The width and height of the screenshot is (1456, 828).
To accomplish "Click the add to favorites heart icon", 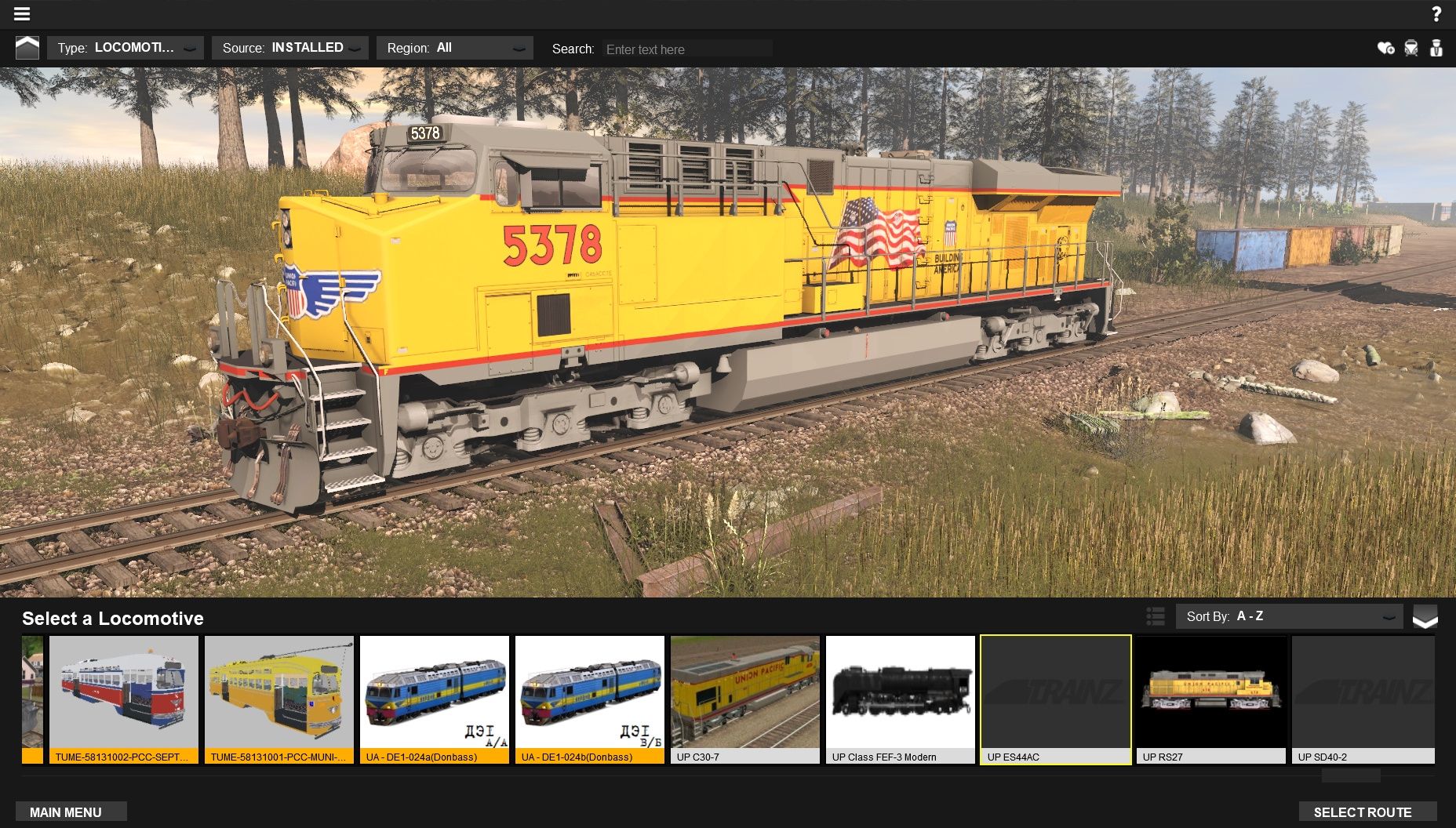I will coord(1385,48).
